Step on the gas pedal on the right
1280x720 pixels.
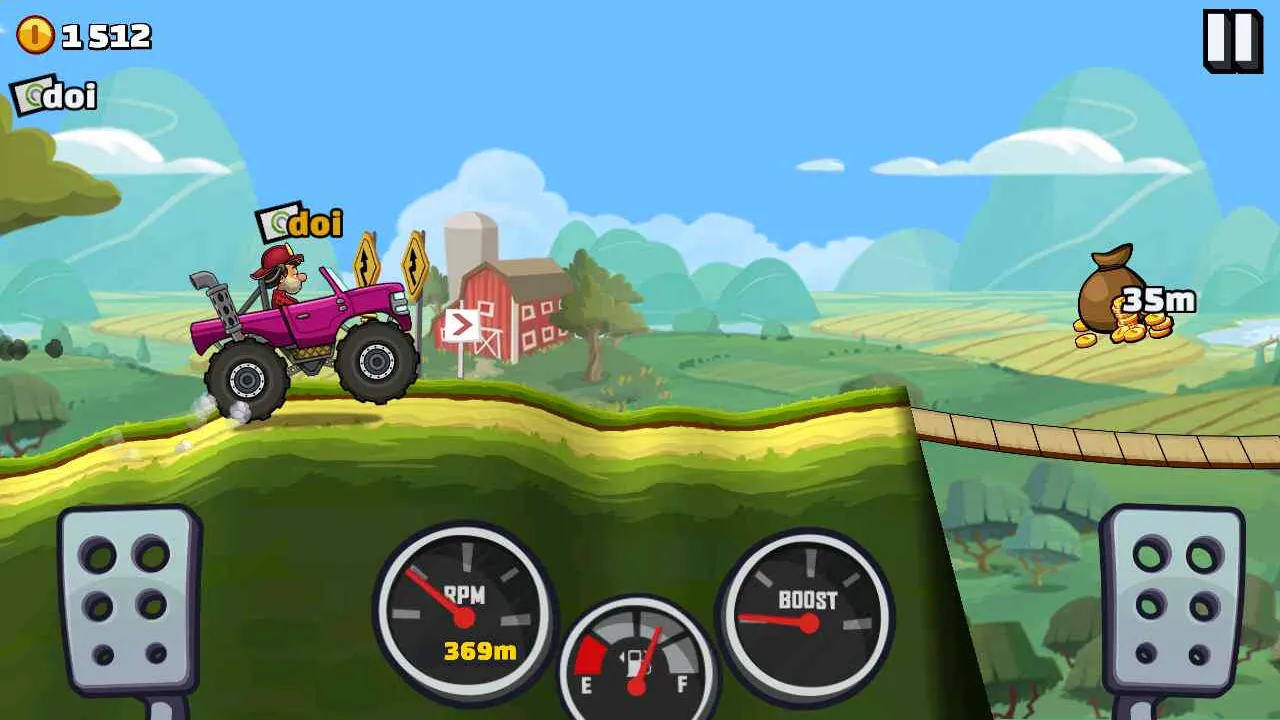1171,599
